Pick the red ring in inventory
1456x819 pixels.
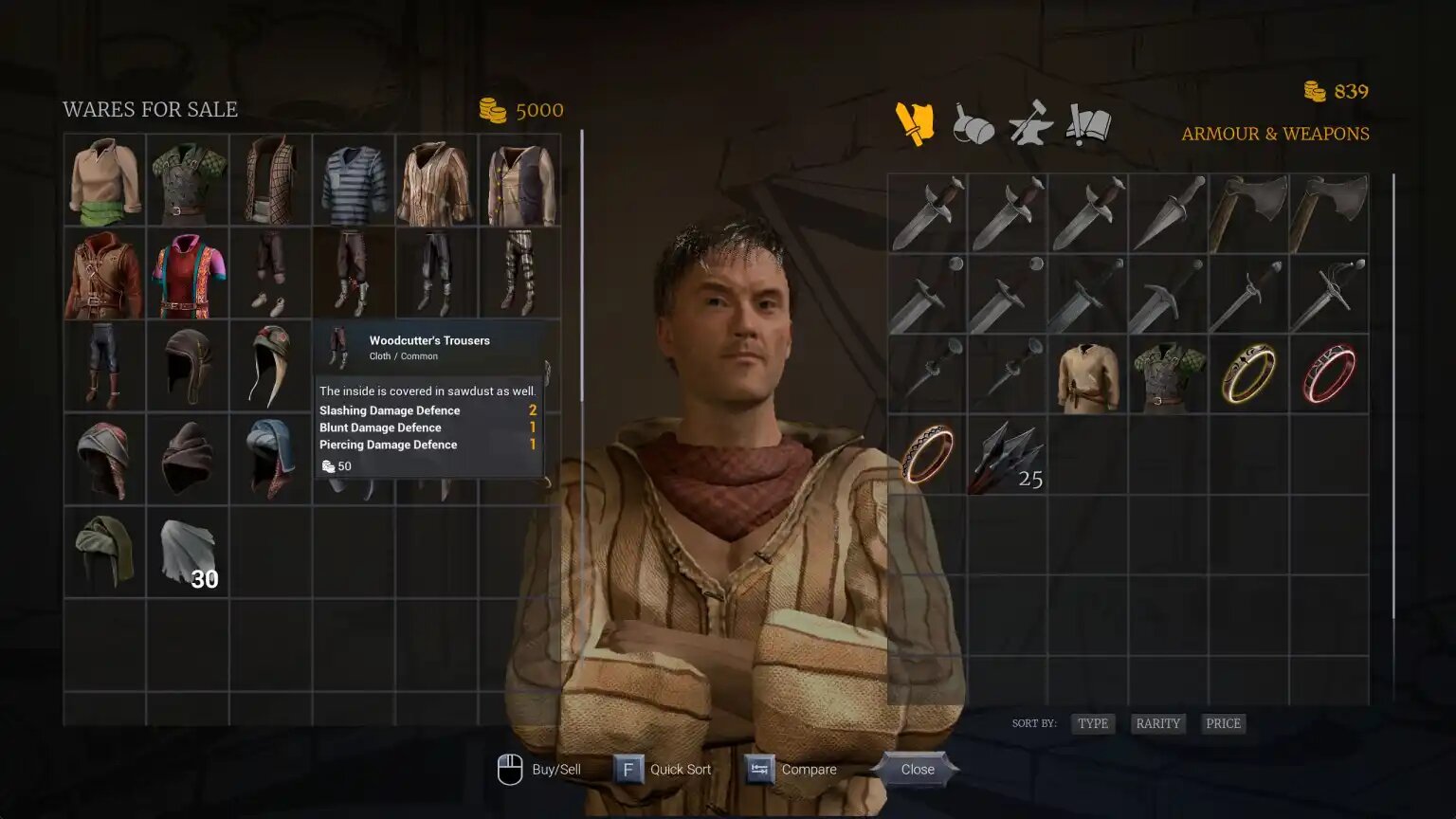pyautogui.click(x=1328, y=374)
